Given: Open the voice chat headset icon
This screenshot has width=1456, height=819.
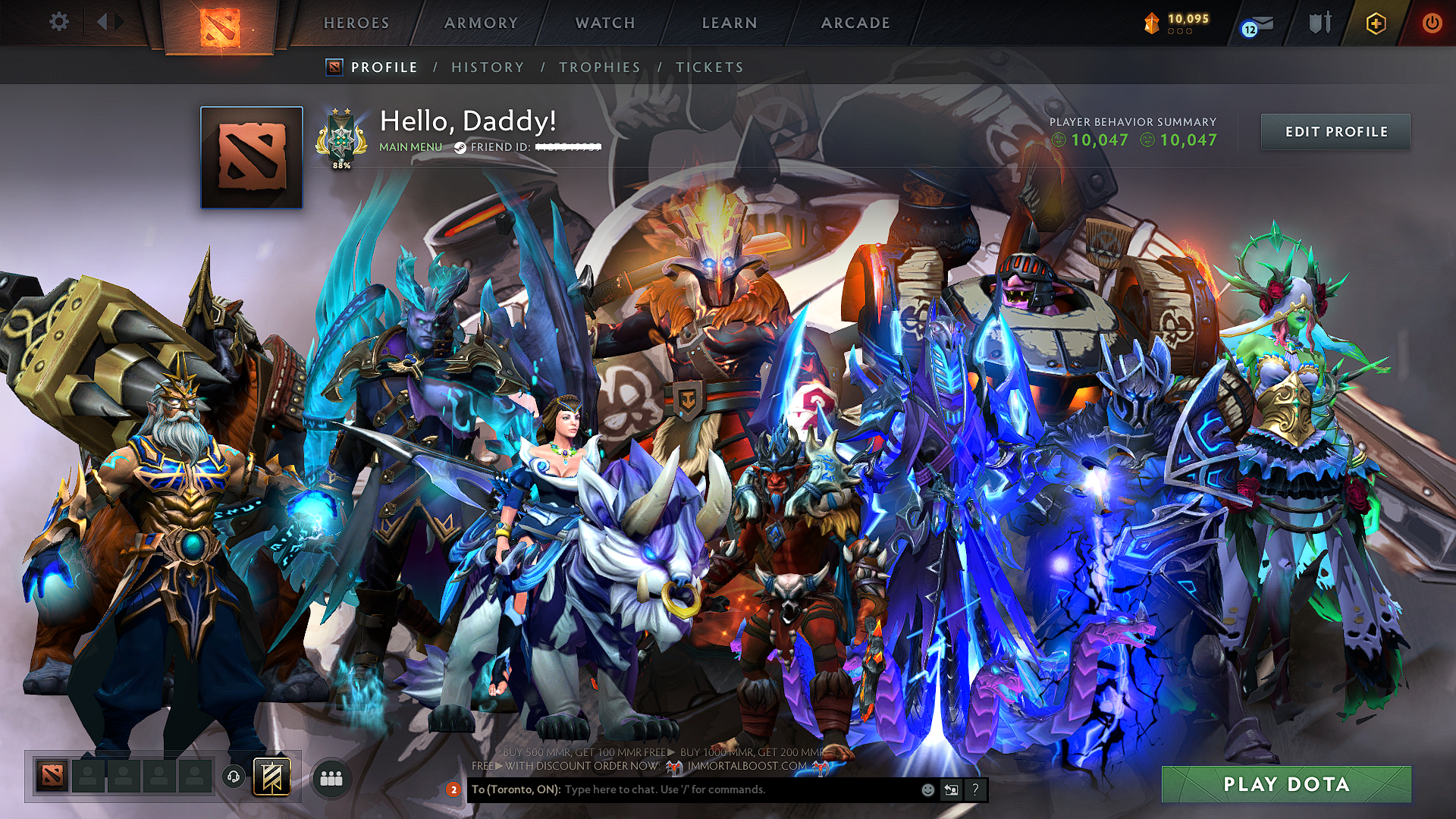Looking at the screenshot, I should point(232,778).
